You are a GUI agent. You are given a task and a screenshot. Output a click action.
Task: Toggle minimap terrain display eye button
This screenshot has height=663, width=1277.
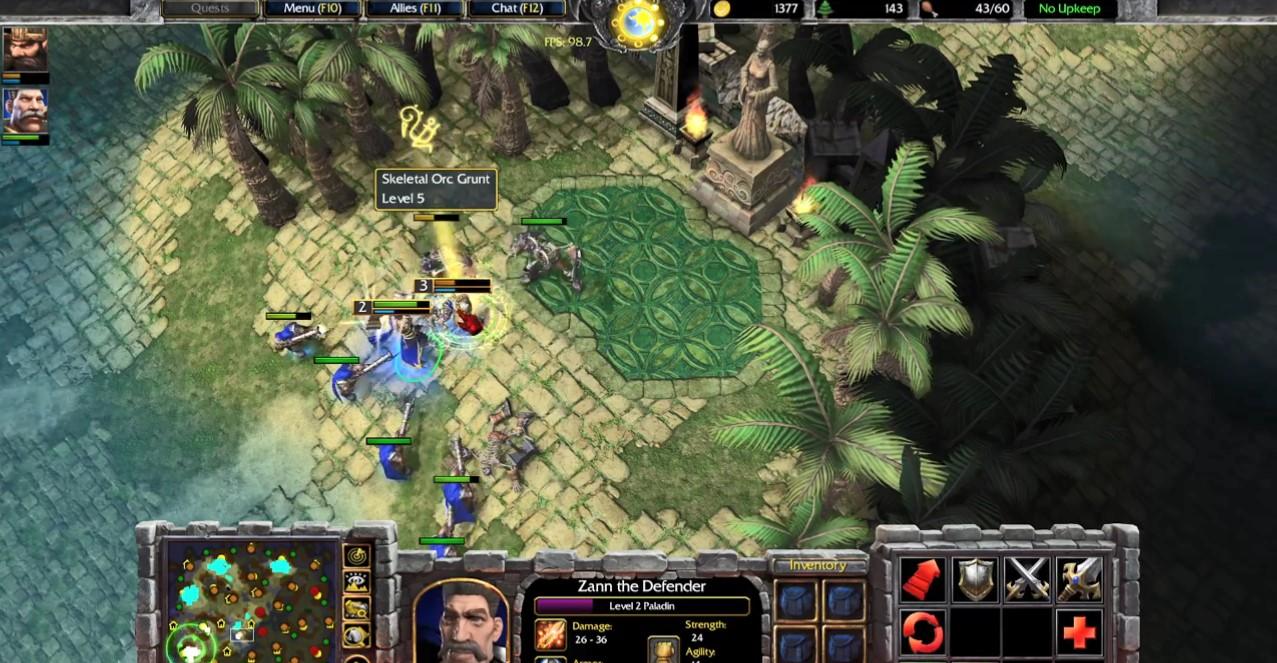(357, 583)
